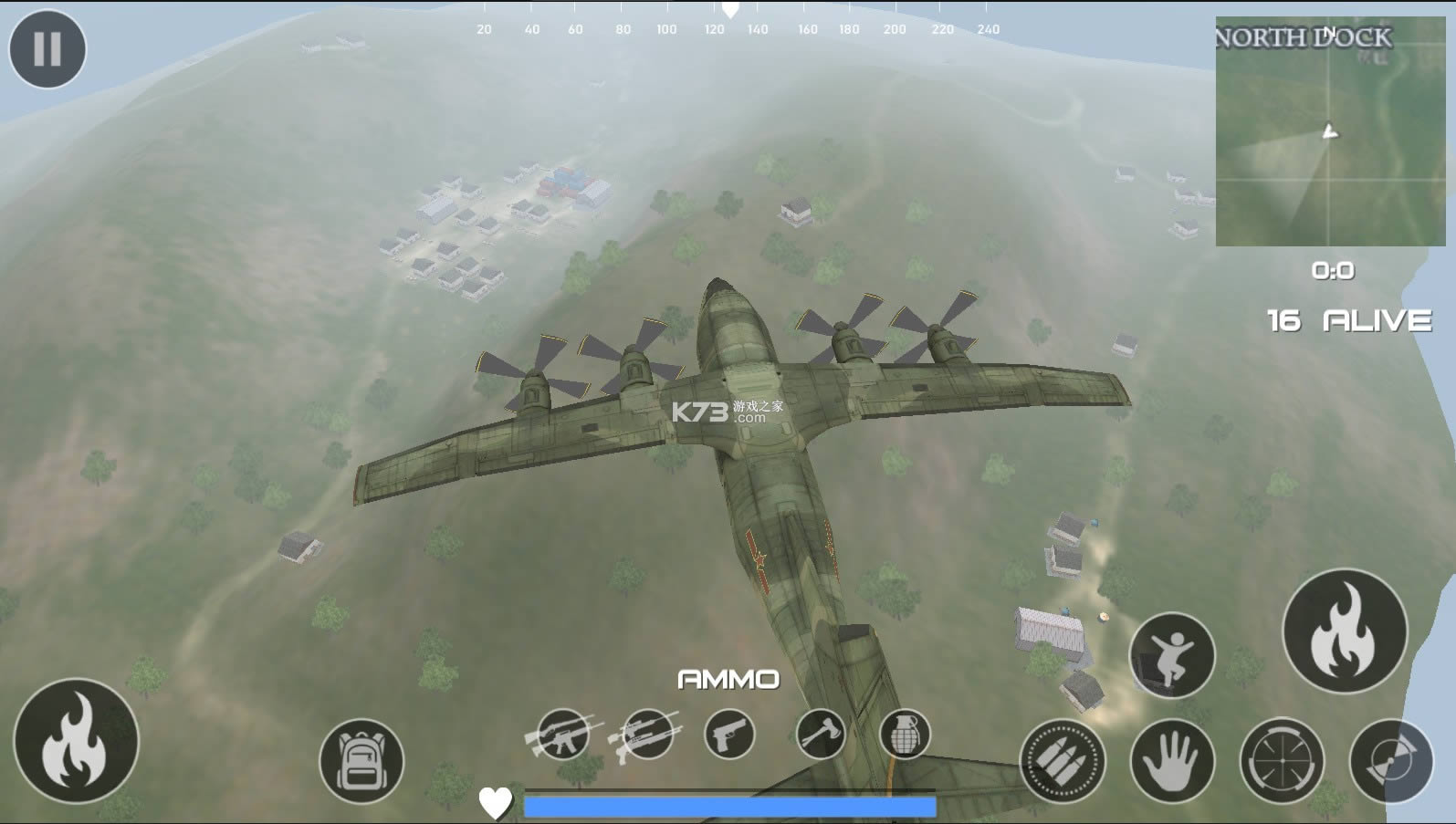Tap the flame fire button near the backpack
Screen dimensions: 1456x824
pyautogui.click(x=76, y=741)
